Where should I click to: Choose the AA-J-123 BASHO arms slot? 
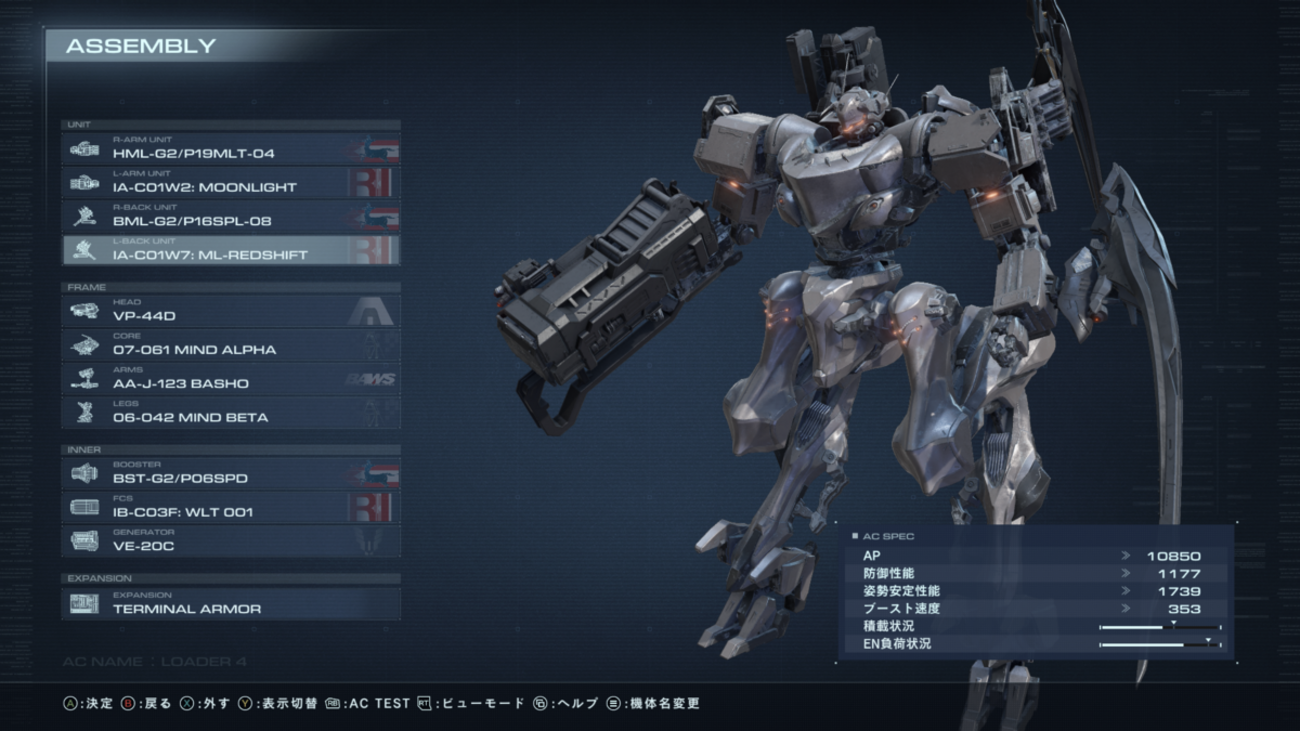231,380
